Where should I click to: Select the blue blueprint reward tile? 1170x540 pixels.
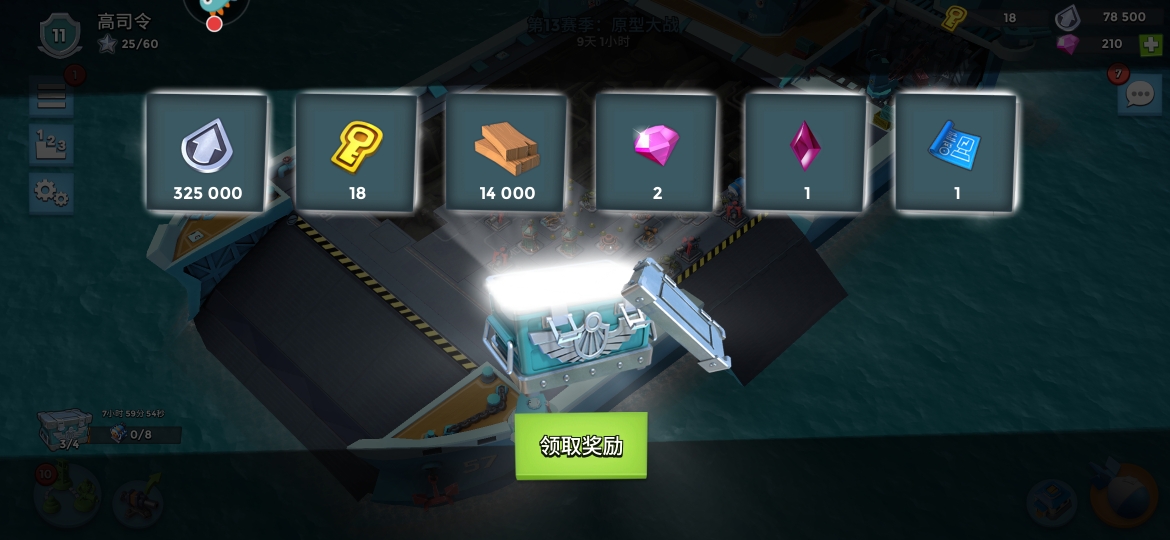956,153
